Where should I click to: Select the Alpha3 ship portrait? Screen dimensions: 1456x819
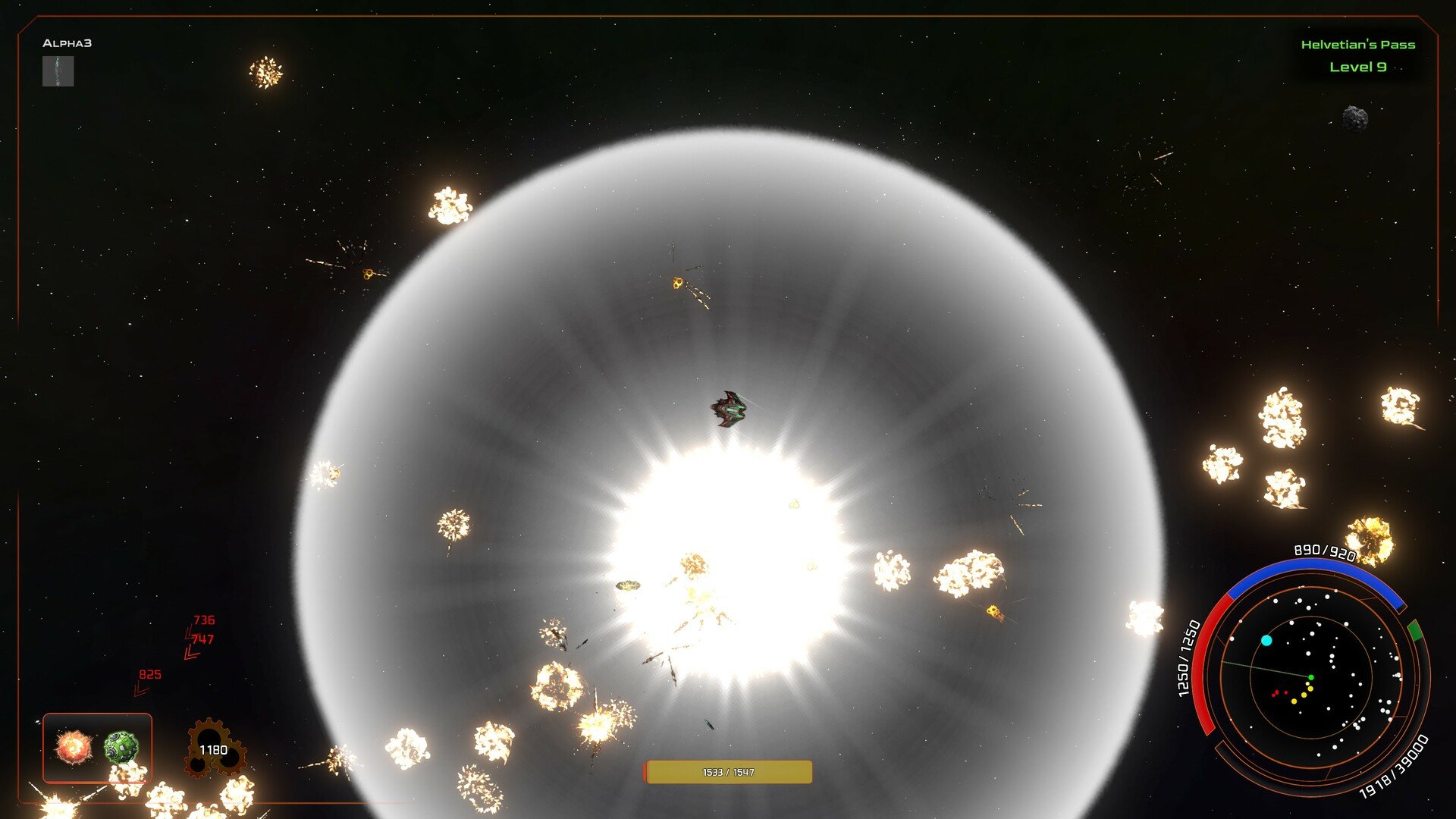pos(58,71)
